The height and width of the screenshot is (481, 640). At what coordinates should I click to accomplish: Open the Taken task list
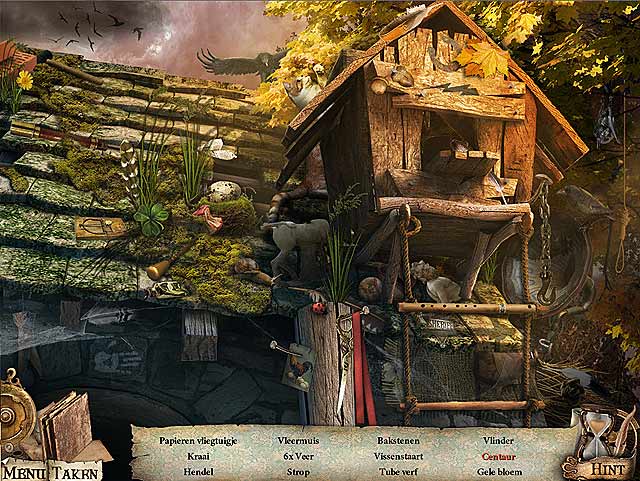pyautogui.click(x=76, y=472)
